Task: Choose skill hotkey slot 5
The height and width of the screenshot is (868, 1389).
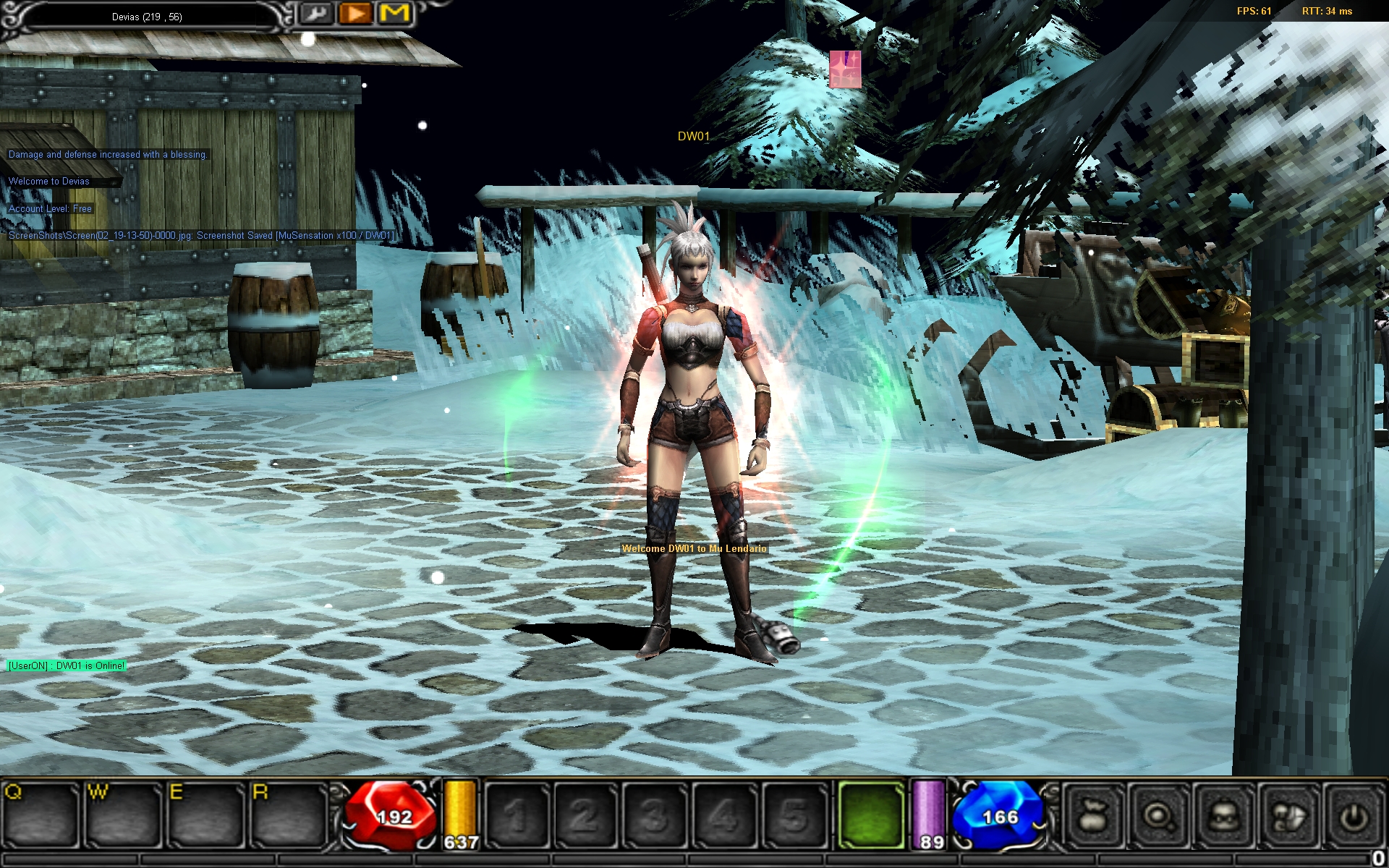Action: click(x=793, y=815)
